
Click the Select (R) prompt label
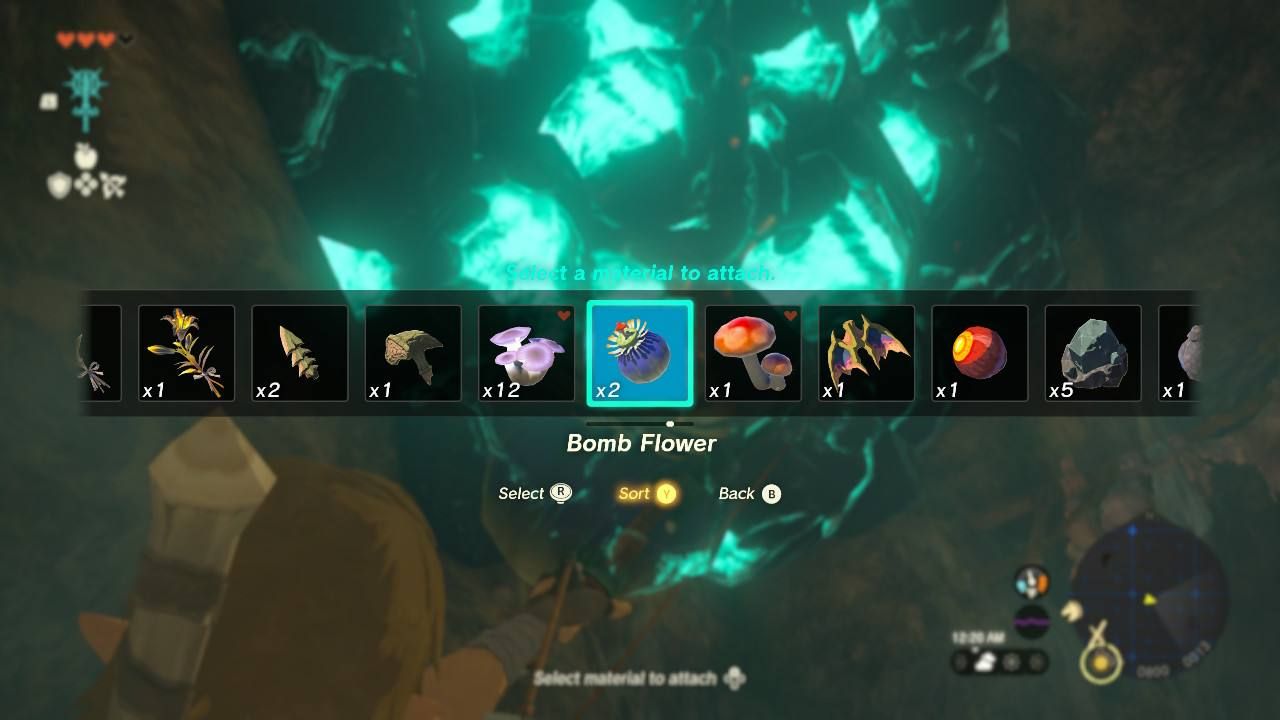click(532, 493)
